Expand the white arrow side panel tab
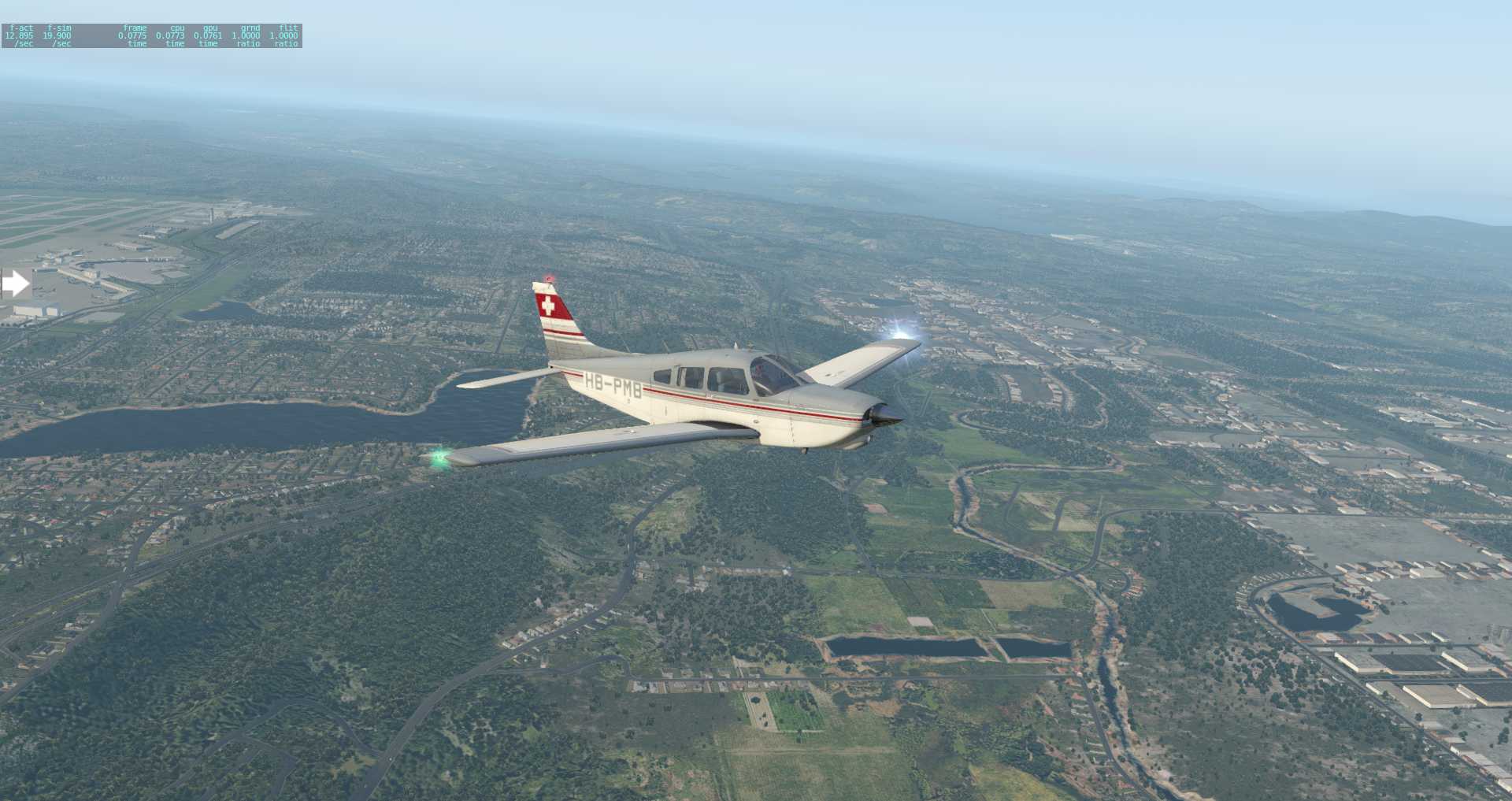This screenshot has width=1512, height=801. [x=15, y=284]
